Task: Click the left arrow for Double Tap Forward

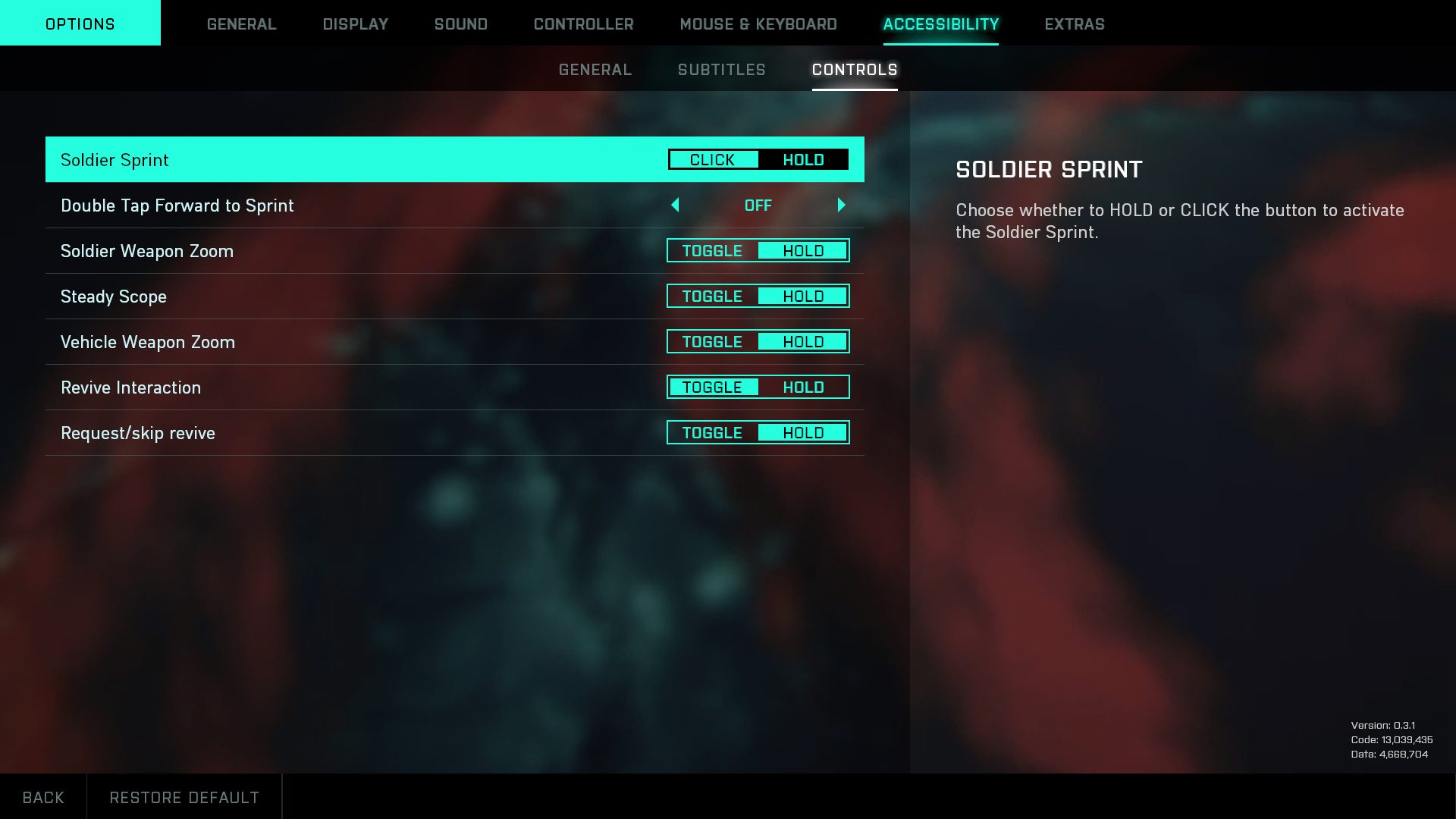Action: (675, 206)
